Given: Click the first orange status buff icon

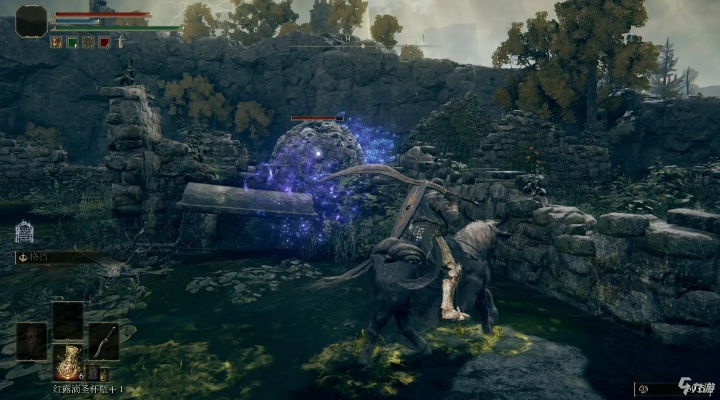Looking at the screenshot, I should 56,42.
